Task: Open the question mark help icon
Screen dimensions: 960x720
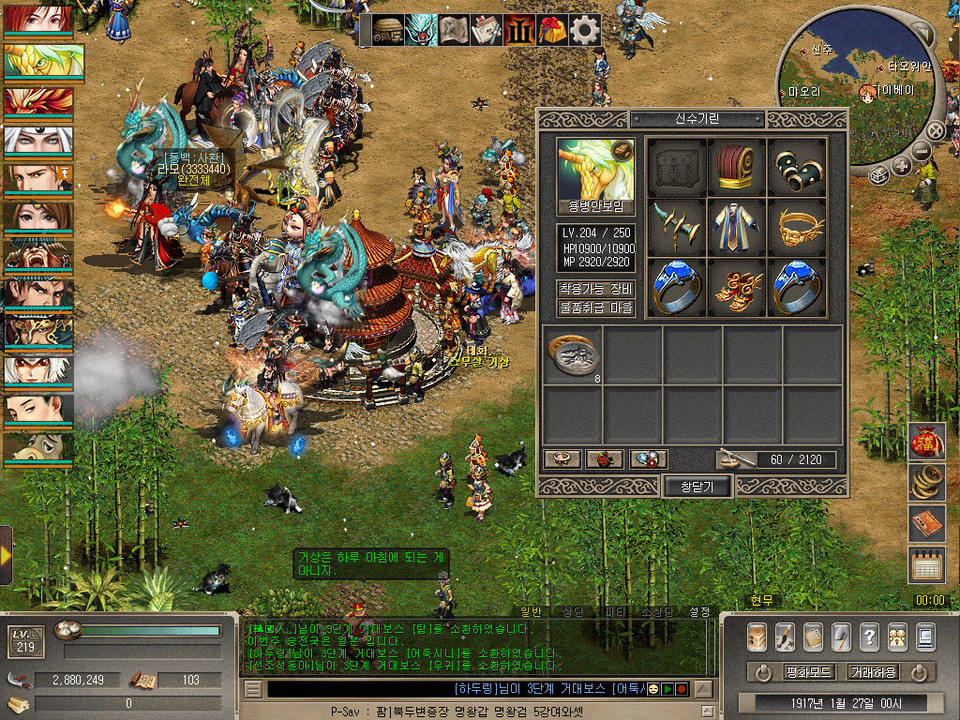Action: 869,636
